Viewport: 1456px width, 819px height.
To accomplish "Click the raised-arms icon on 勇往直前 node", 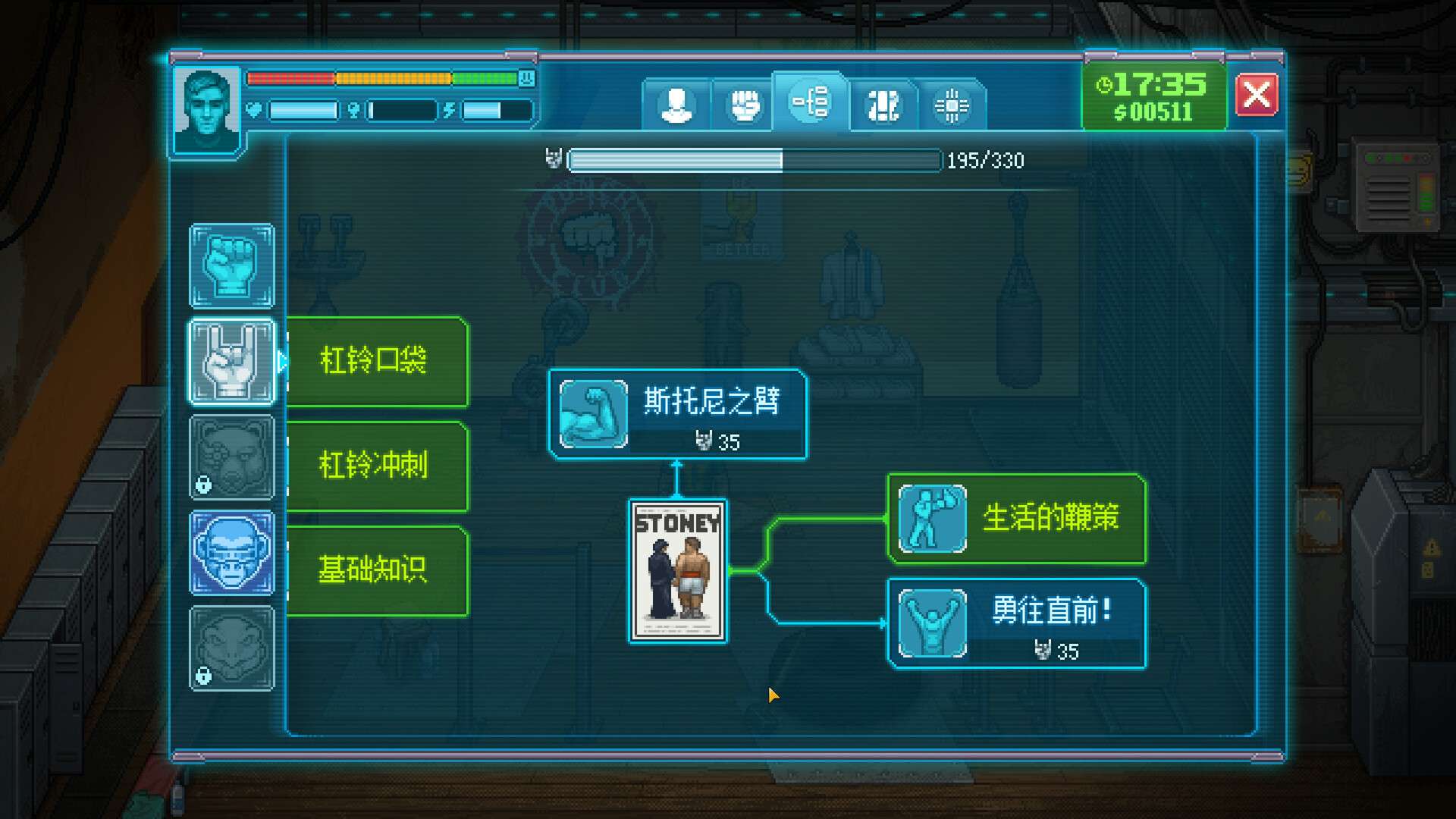I will point(930,623).
